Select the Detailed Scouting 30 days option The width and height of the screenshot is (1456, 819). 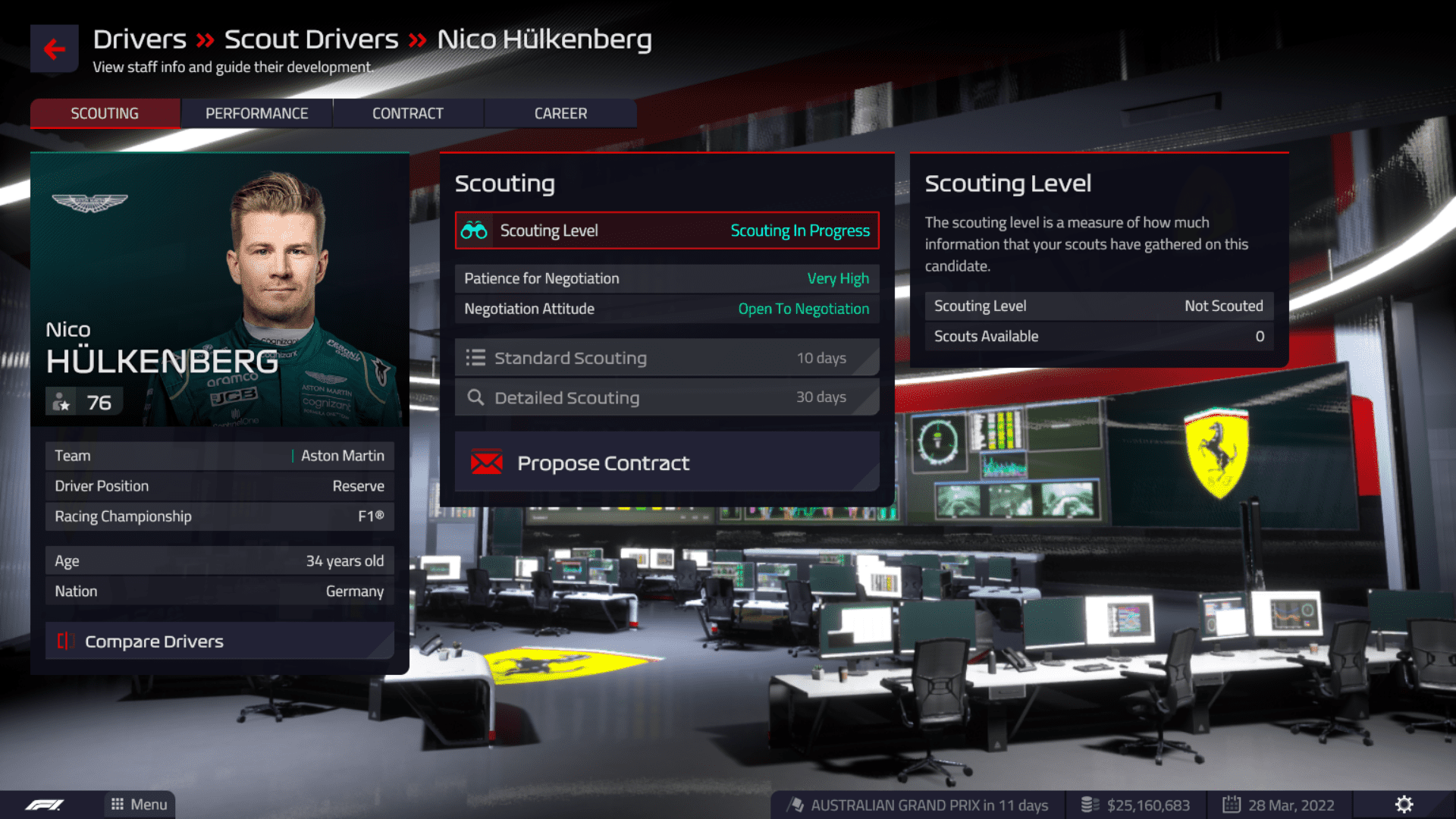click(666, 397)
